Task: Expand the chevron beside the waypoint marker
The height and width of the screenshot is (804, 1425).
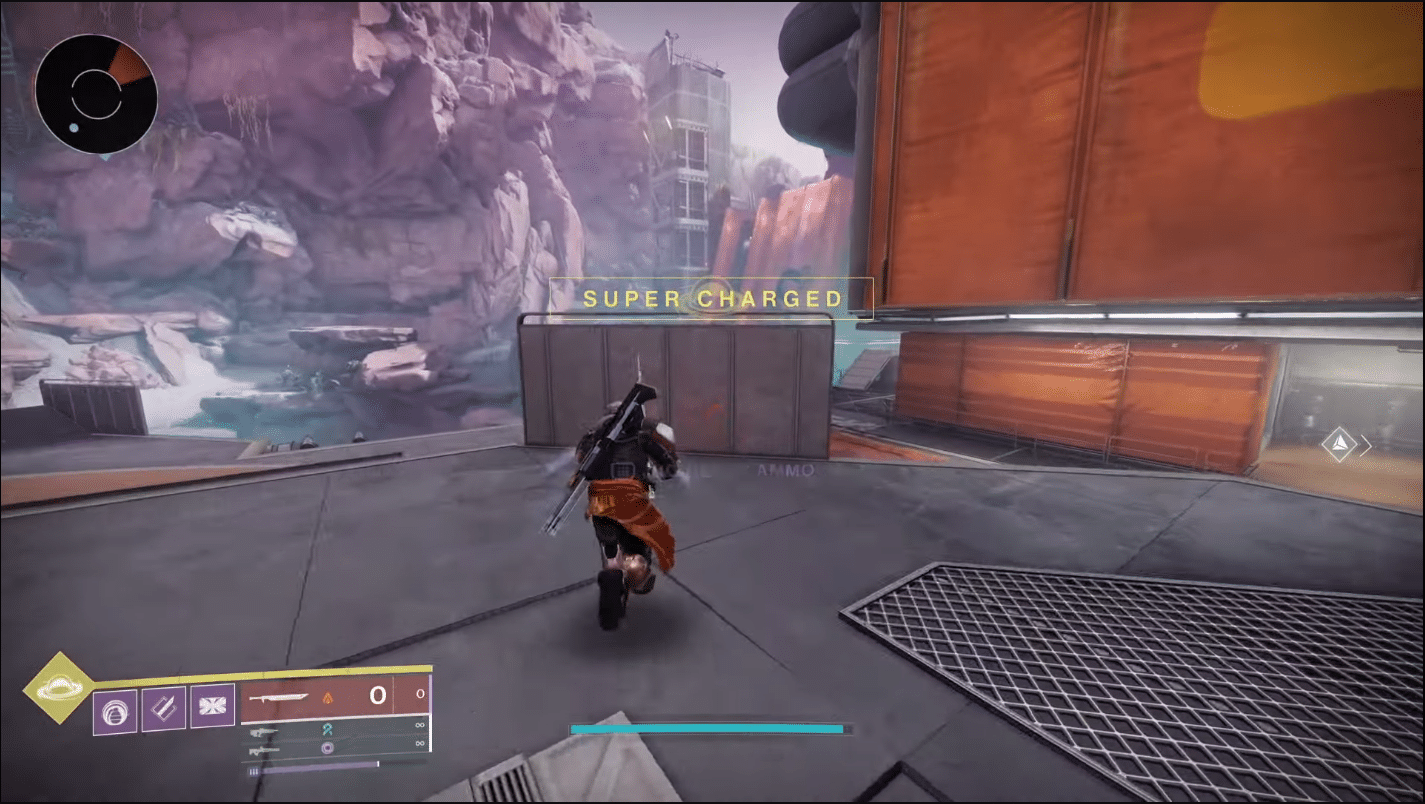Action: 1366,445
